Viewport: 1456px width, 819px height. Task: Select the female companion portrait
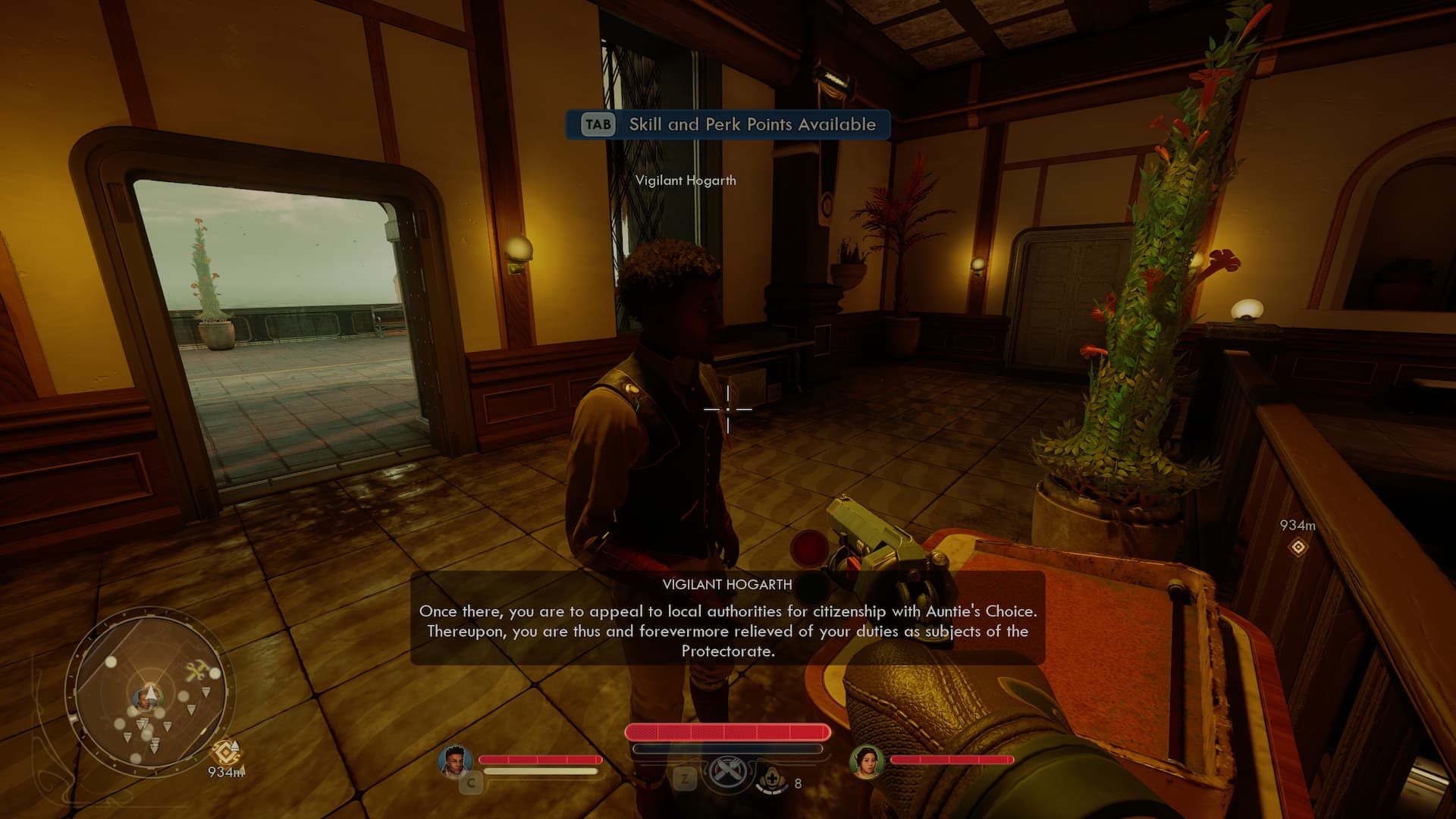(x=866, y=761)
